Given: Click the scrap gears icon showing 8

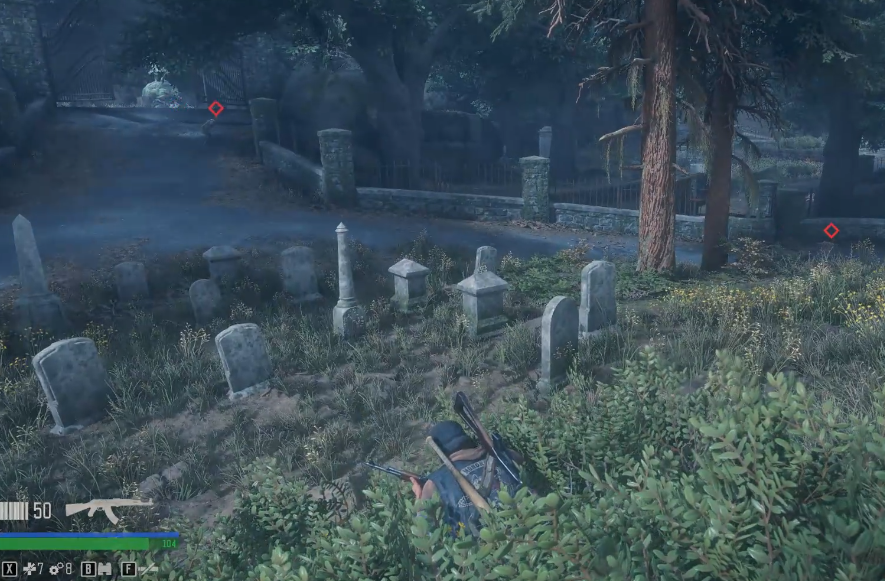Looking at the screenshot, I should [x=54, y=569].
